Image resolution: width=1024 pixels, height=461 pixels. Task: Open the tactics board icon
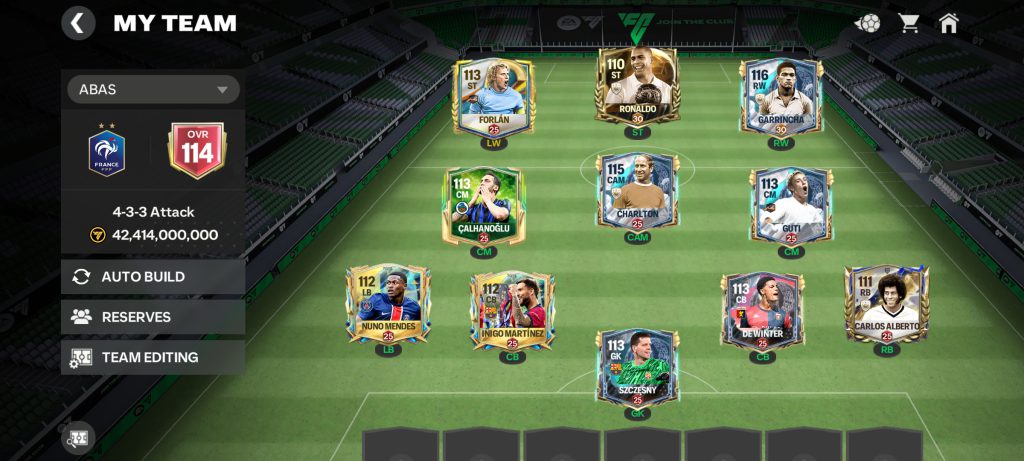pos(79,437)
